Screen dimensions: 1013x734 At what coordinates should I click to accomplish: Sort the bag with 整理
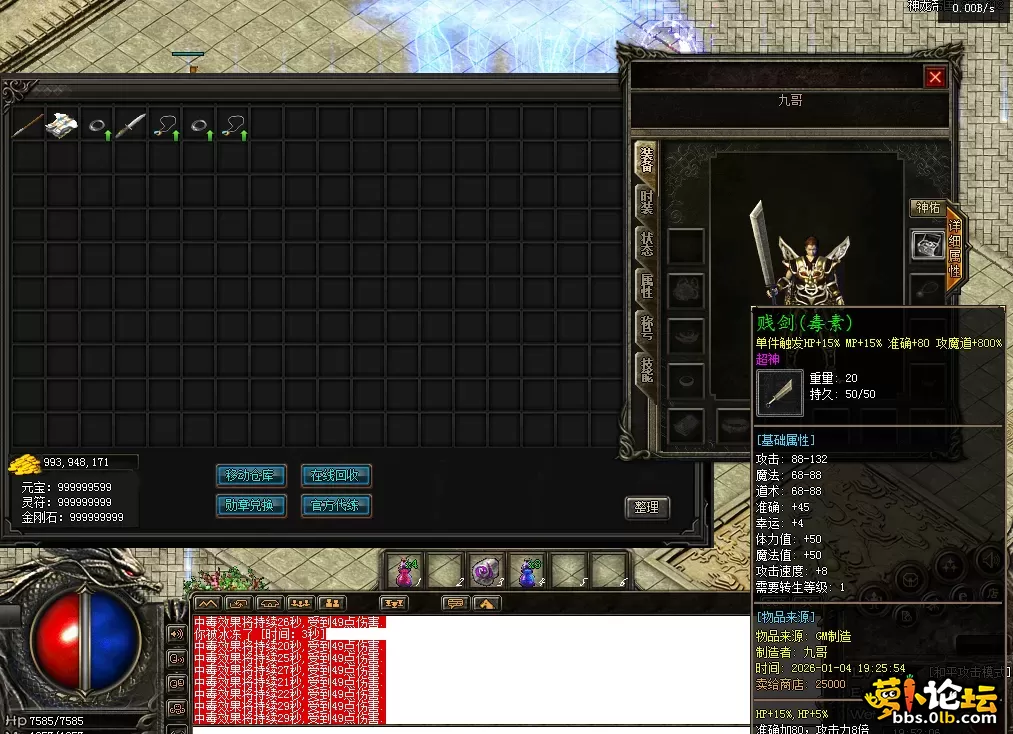click(647, 507)
